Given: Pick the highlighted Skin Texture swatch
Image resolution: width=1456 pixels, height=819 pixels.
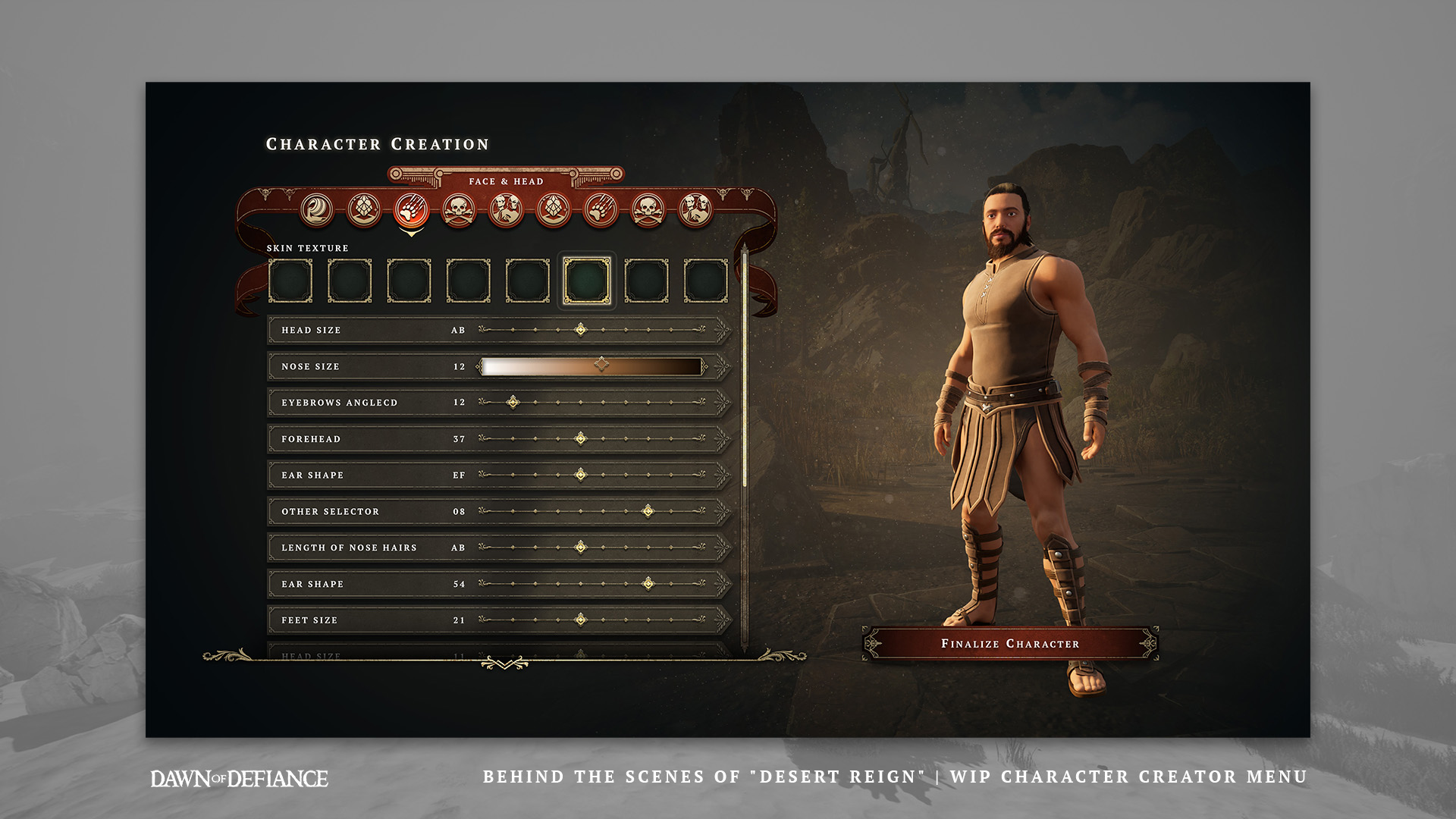Looking at the screenshot, I should (587, 281).
